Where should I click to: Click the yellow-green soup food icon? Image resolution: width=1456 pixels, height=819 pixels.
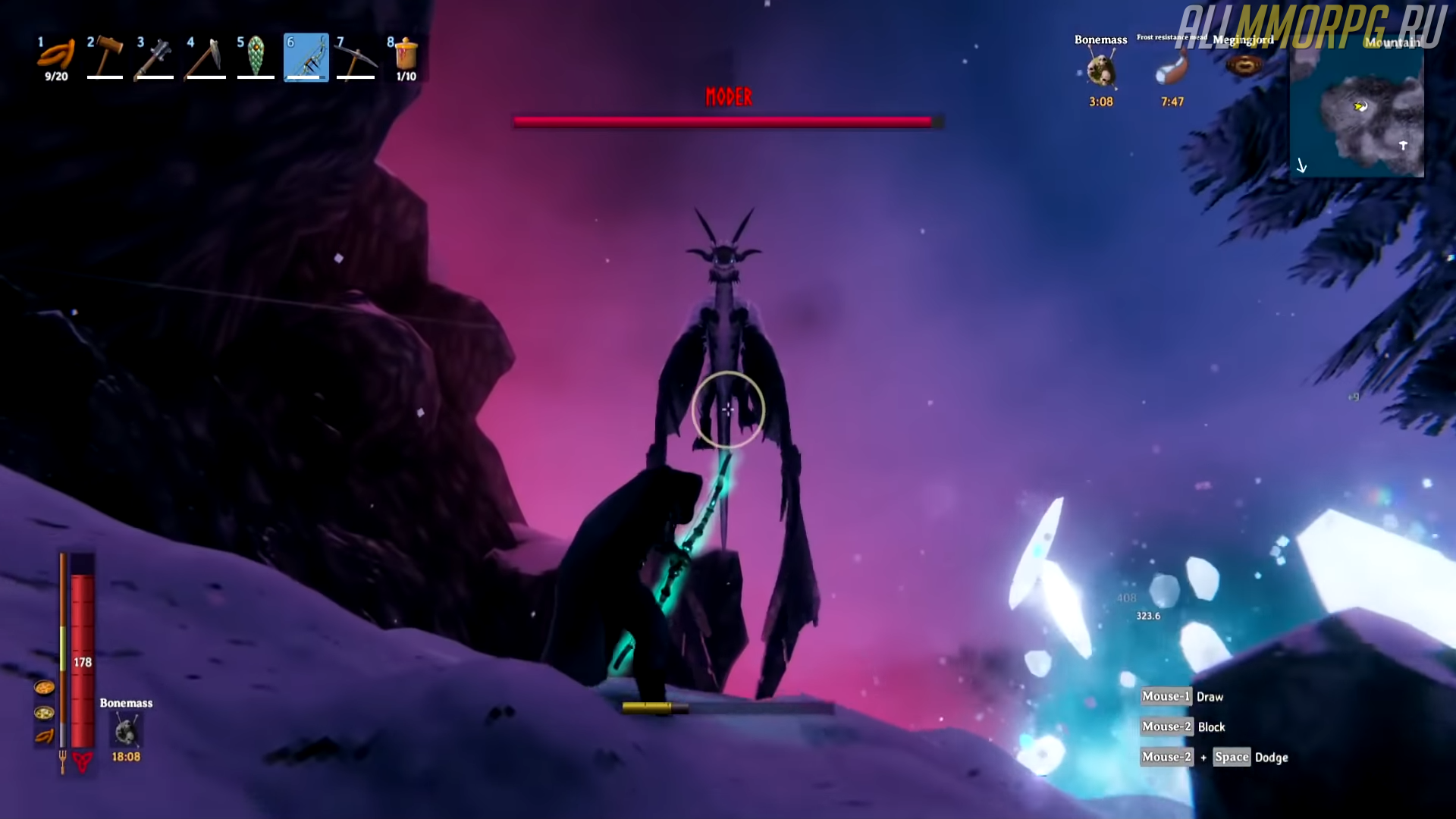click(x=44, y=713)
